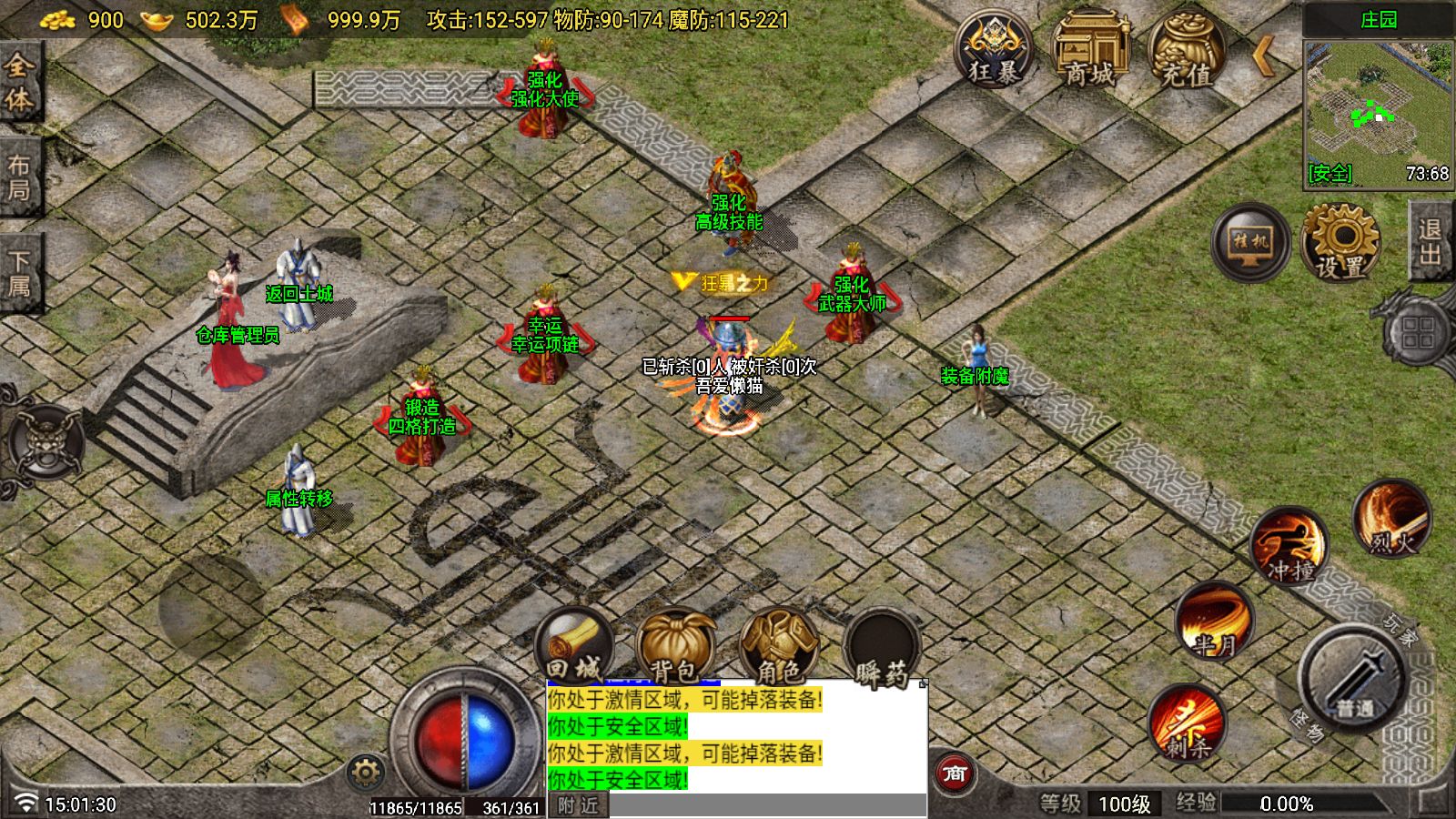The width and height of the screenshot is (1456, 819).
Task: Tap the 退出 exit button
Action: coord(1431,242)
